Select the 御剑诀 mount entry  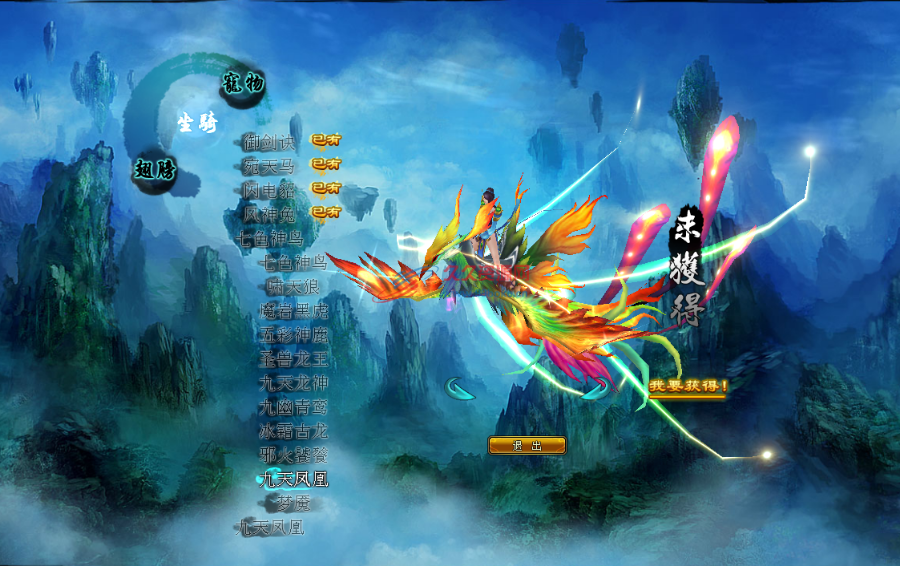coord(269,142)
